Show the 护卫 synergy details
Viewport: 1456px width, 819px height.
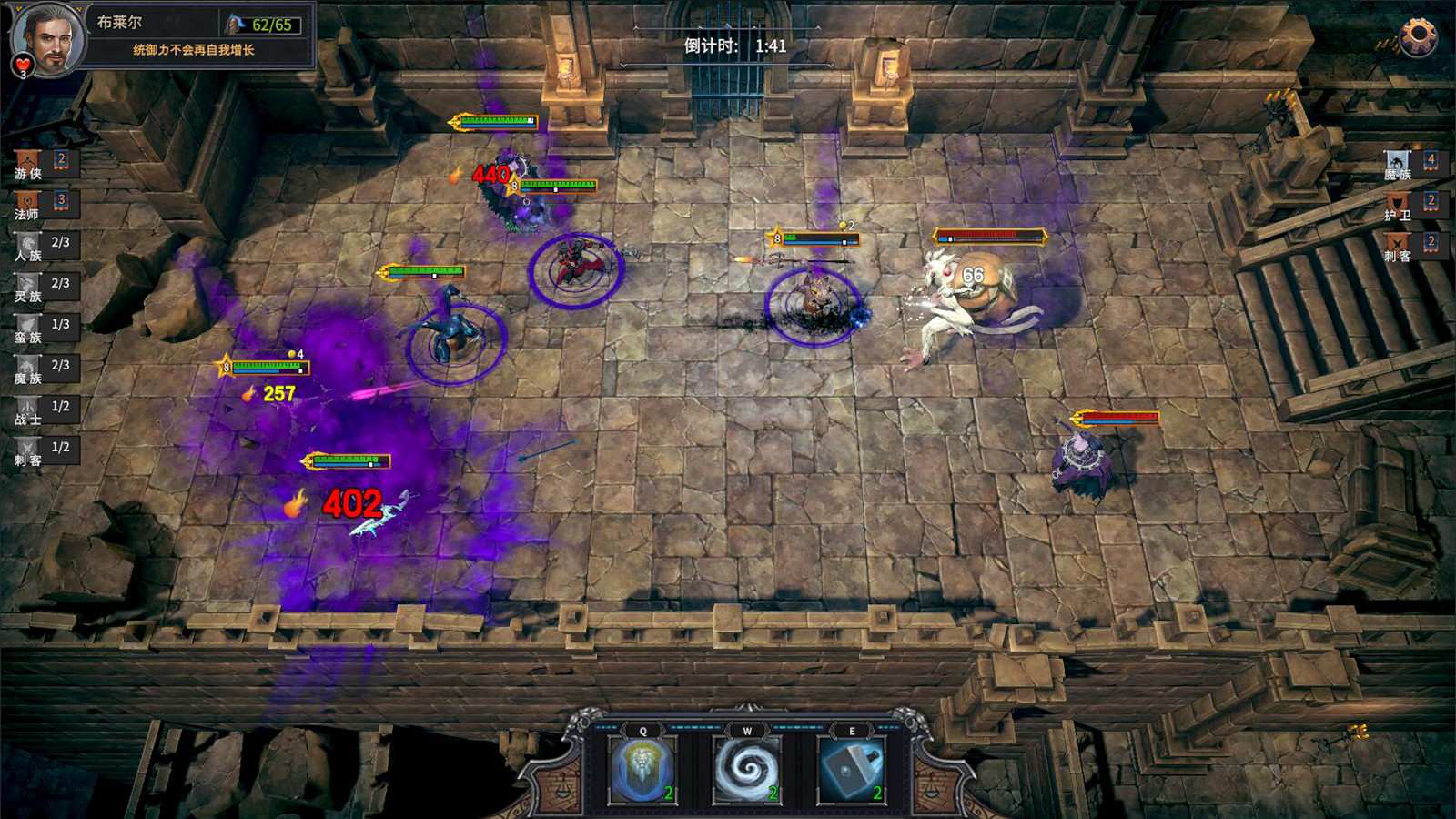1398,205
